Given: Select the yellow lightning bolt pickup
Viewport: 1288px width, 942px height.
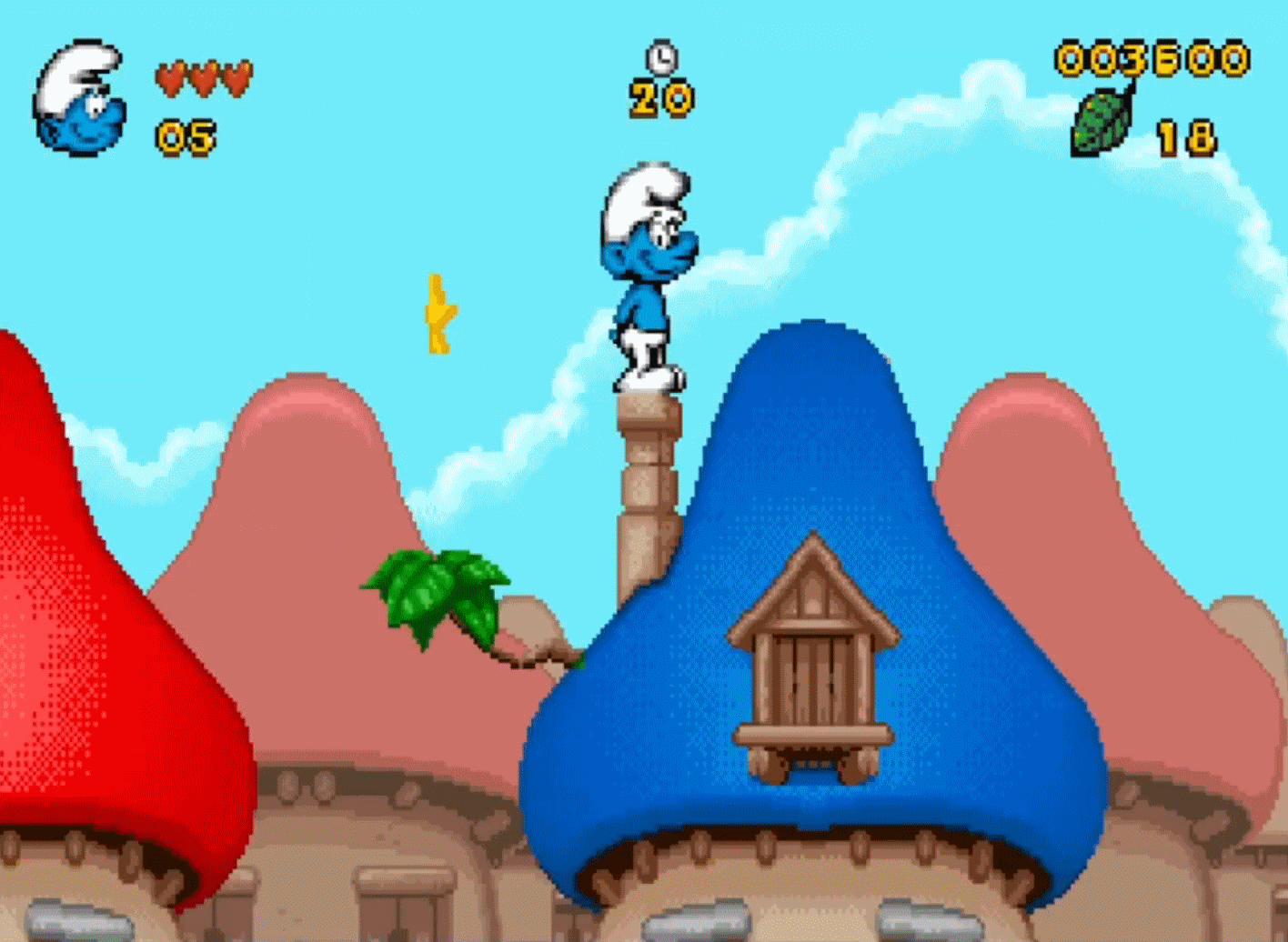Looking at the screenshot, I should 438,314.
